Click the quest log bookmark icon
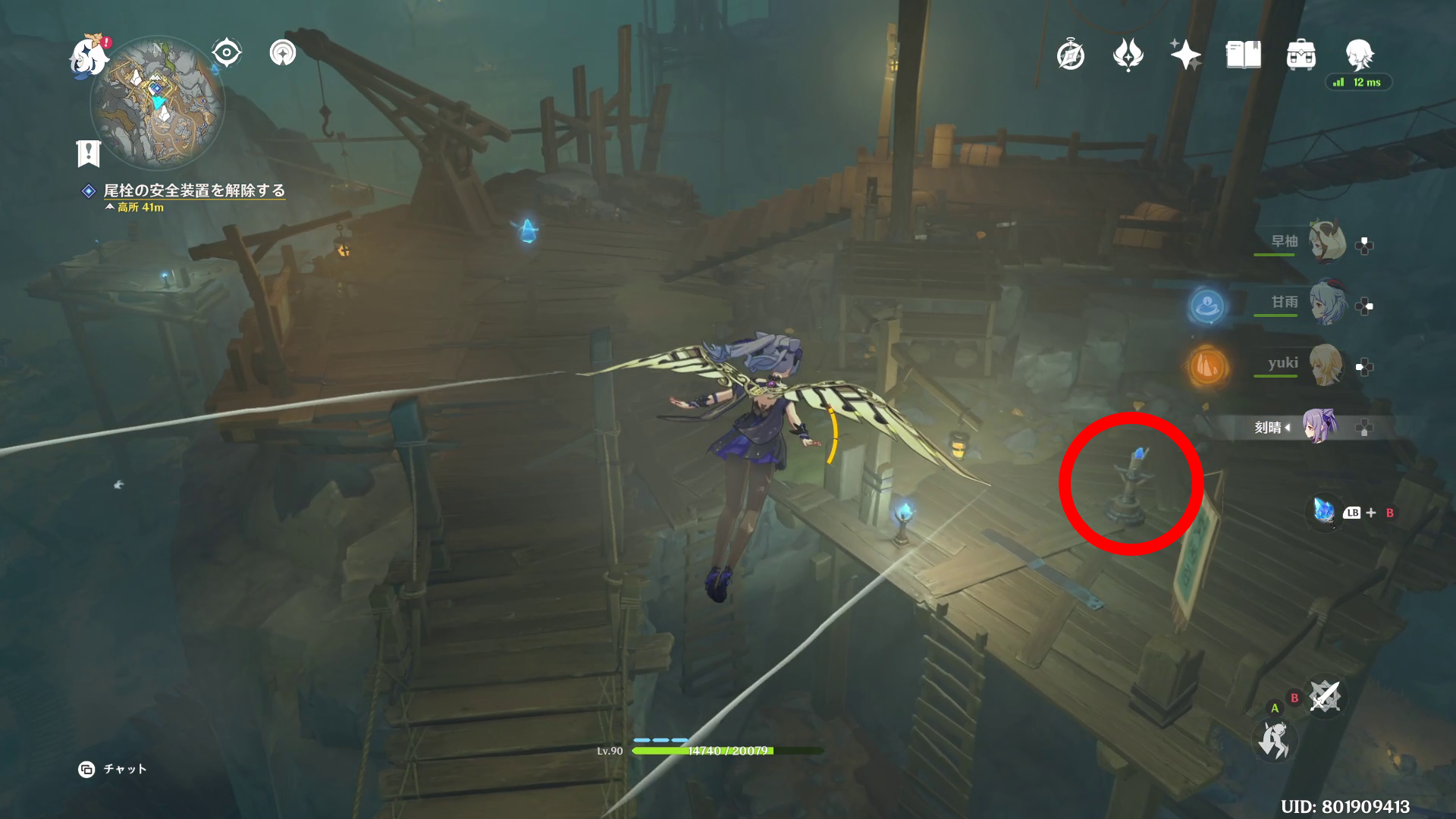This screenshot has width=1456, height=819. [x=89, y=153]
